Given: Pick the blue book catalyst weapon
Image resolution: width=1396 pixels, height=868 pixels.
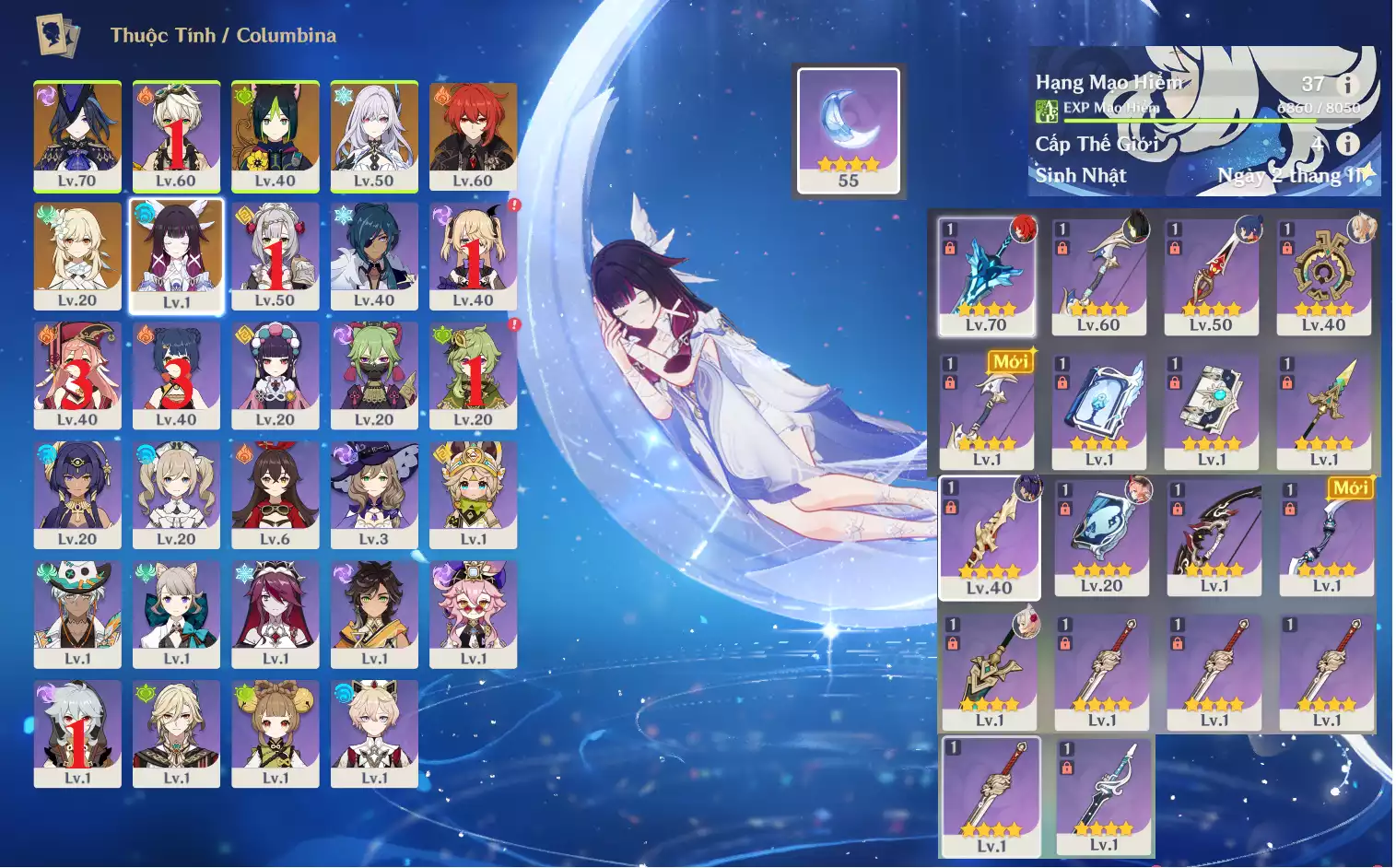Looking at the screenshot, I should click(x=1098, y=411).
